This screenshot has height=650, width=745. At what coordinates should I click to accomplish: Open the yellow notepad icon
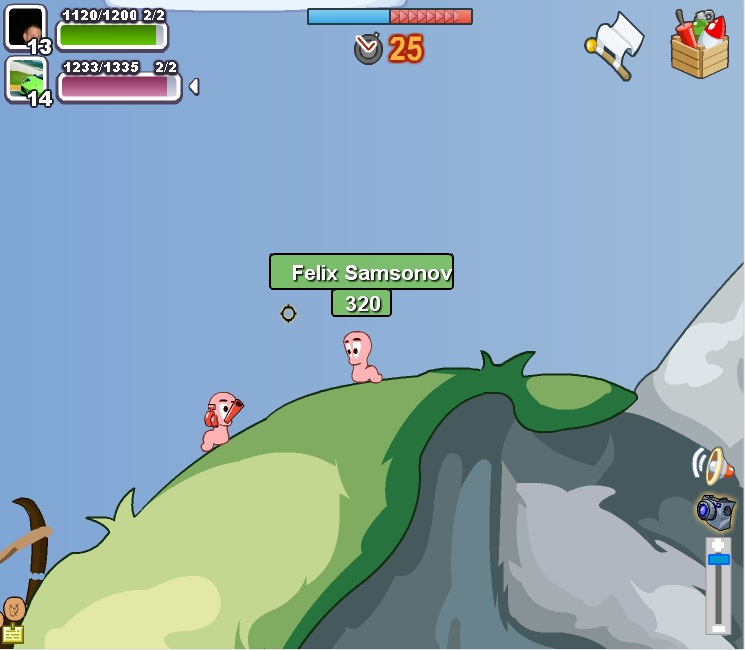12,634
